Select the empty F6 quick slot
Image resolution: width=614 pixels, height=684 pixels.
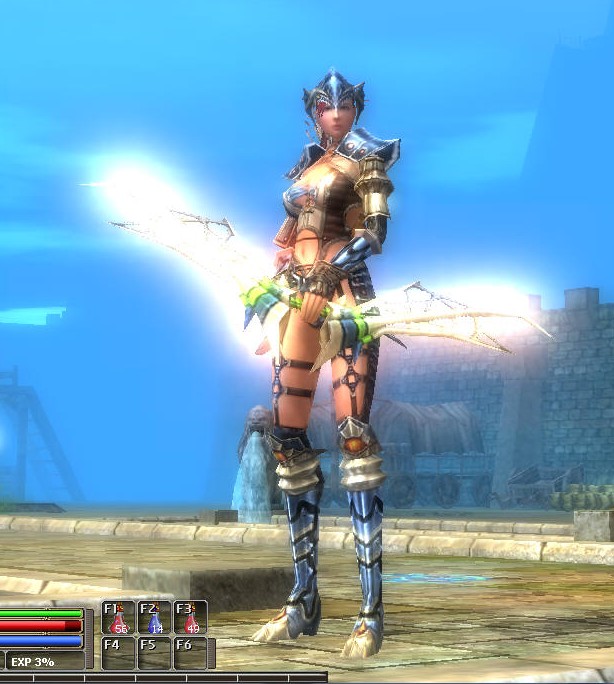point(190,653)
